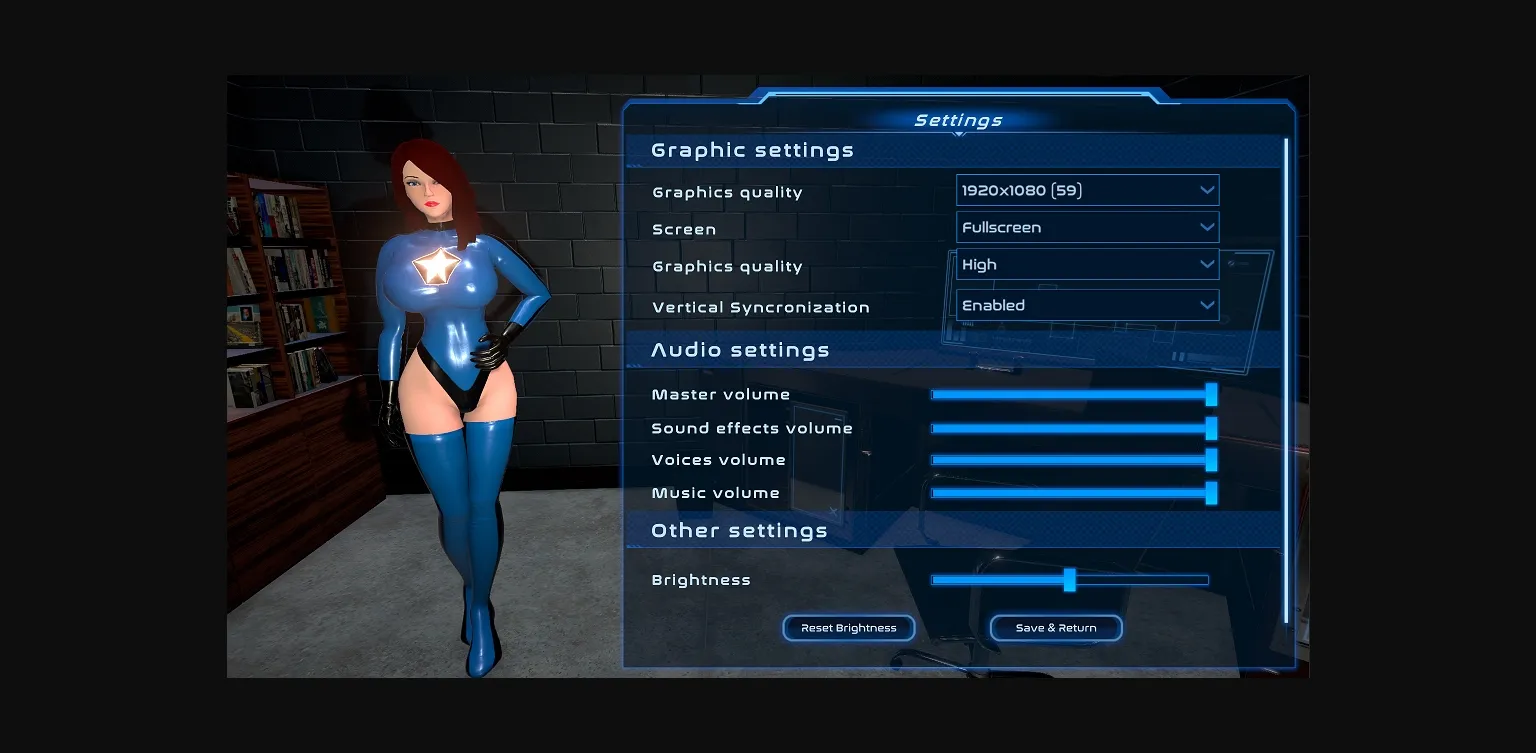
Task: Click the chevron on the resolution dropdown
Action: [x=1208, y=189]
